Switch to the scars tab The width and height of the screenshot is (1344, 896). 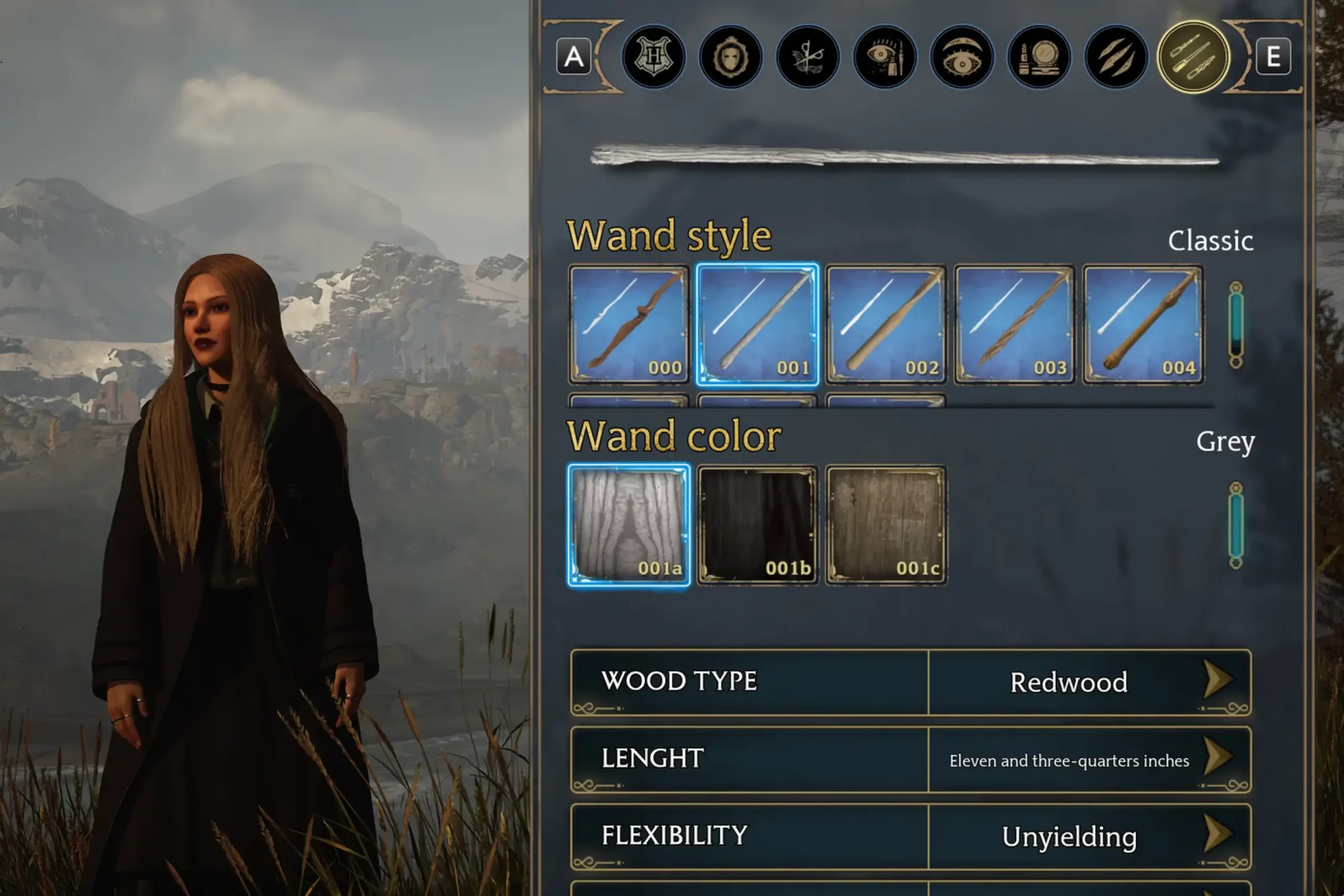(1116, 57)
